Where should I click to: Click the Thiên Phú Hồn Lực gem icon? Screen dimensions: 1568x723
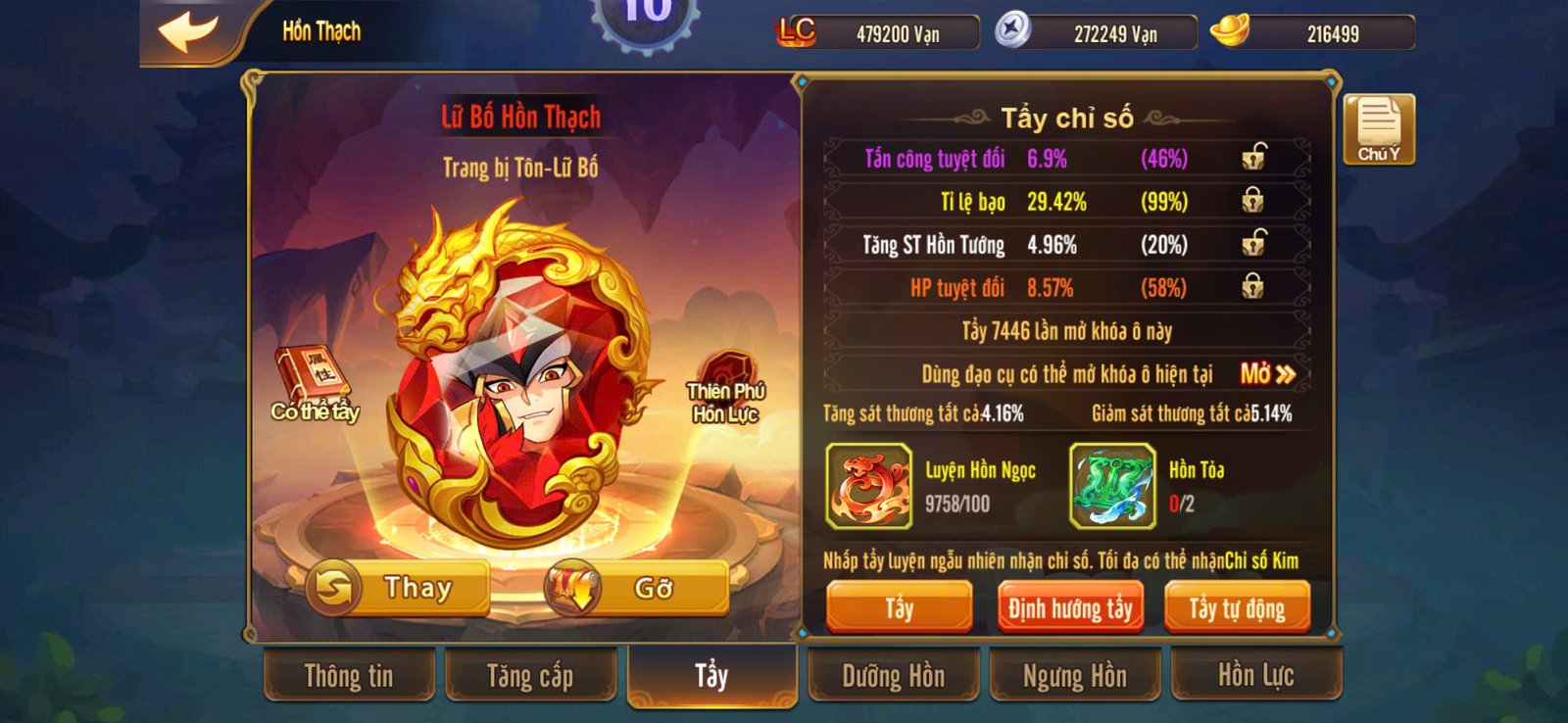click(x=730, y=370)
